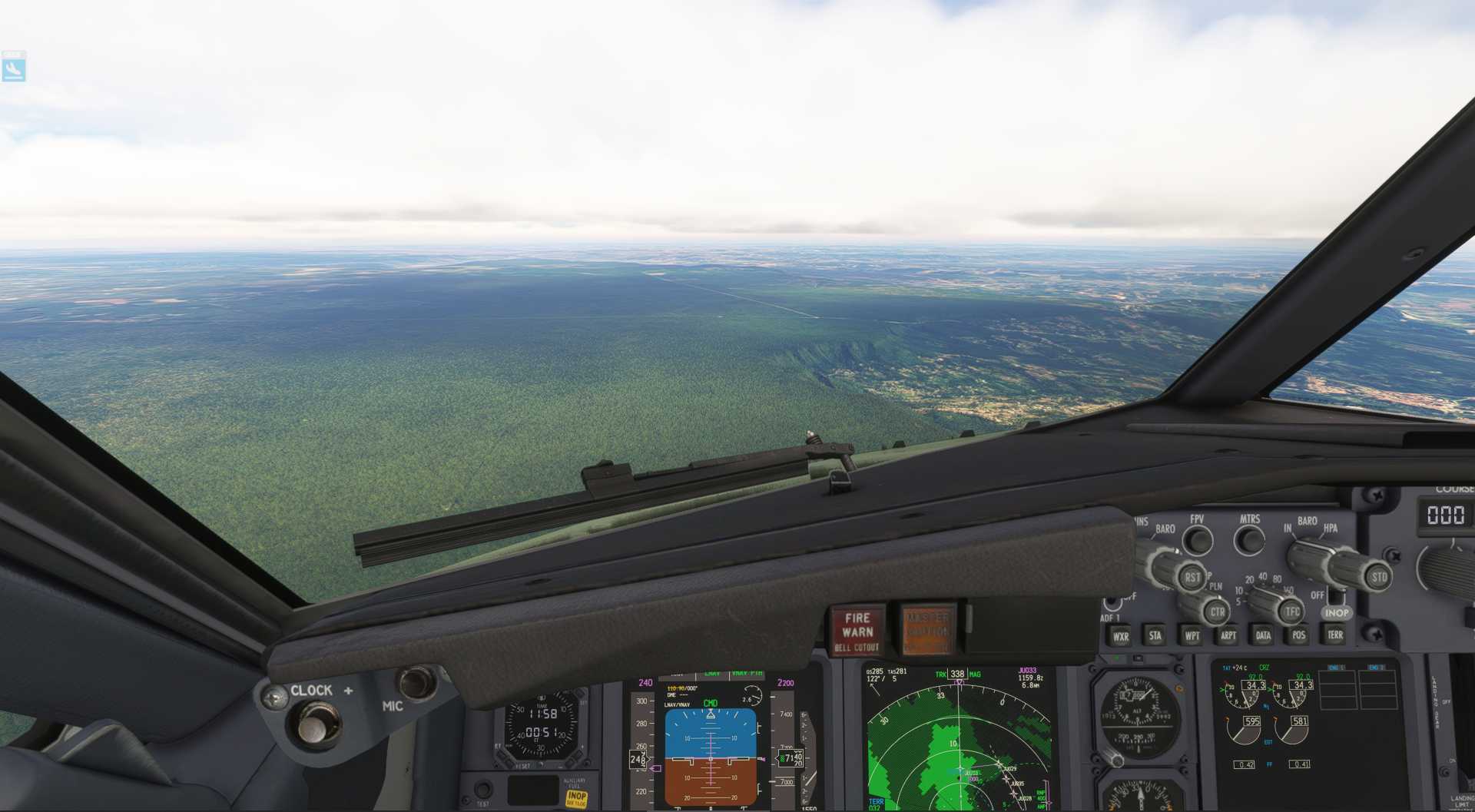Silence the FIRE WARN bell cutout light
This screenshot has height=812, width=1475.
(857, 631)
